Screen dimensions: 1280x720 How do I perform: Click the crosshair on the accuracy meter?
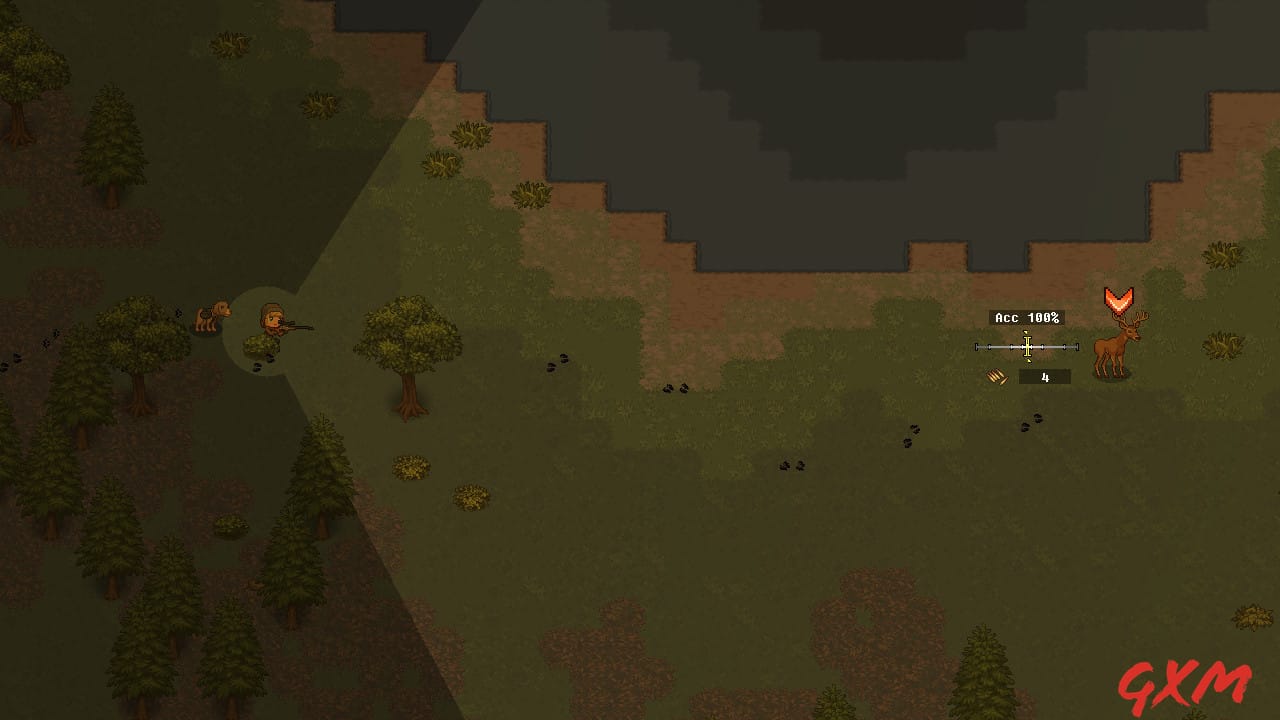(x=1026, y=346)
